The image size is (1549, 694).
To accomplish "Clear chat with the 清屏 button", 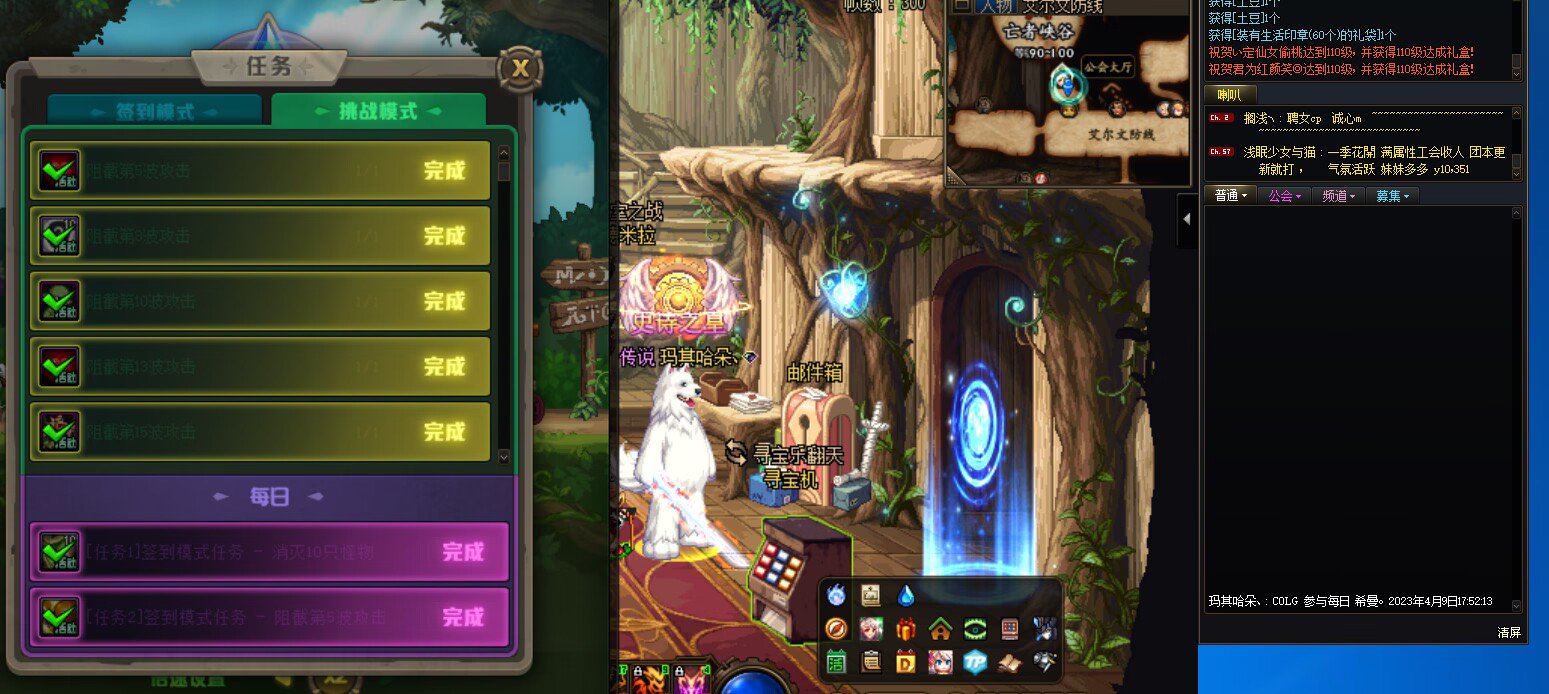I will pos(1508,632).
